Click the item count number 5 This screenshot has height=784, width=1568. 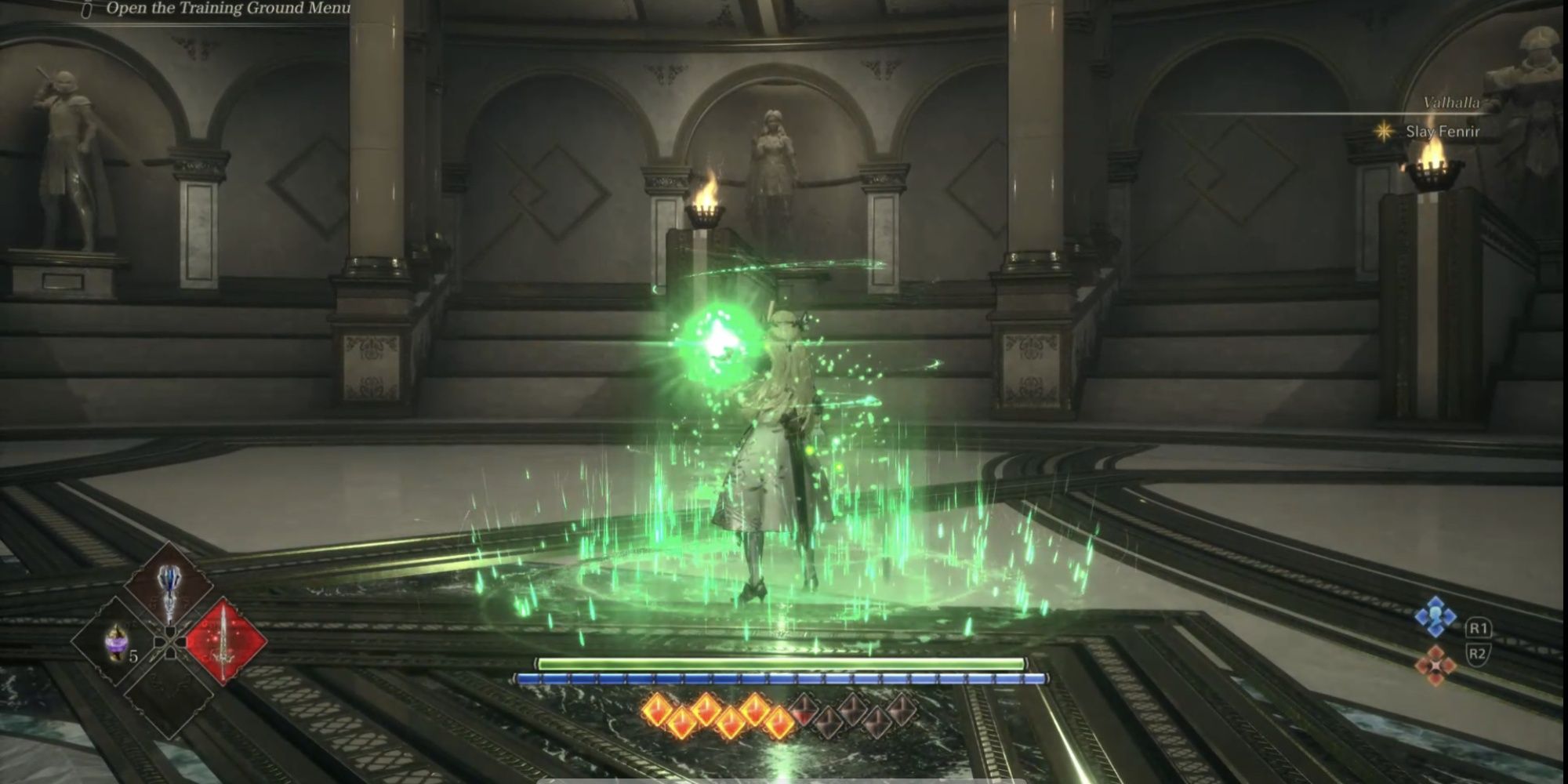click(x=133, y=655)
